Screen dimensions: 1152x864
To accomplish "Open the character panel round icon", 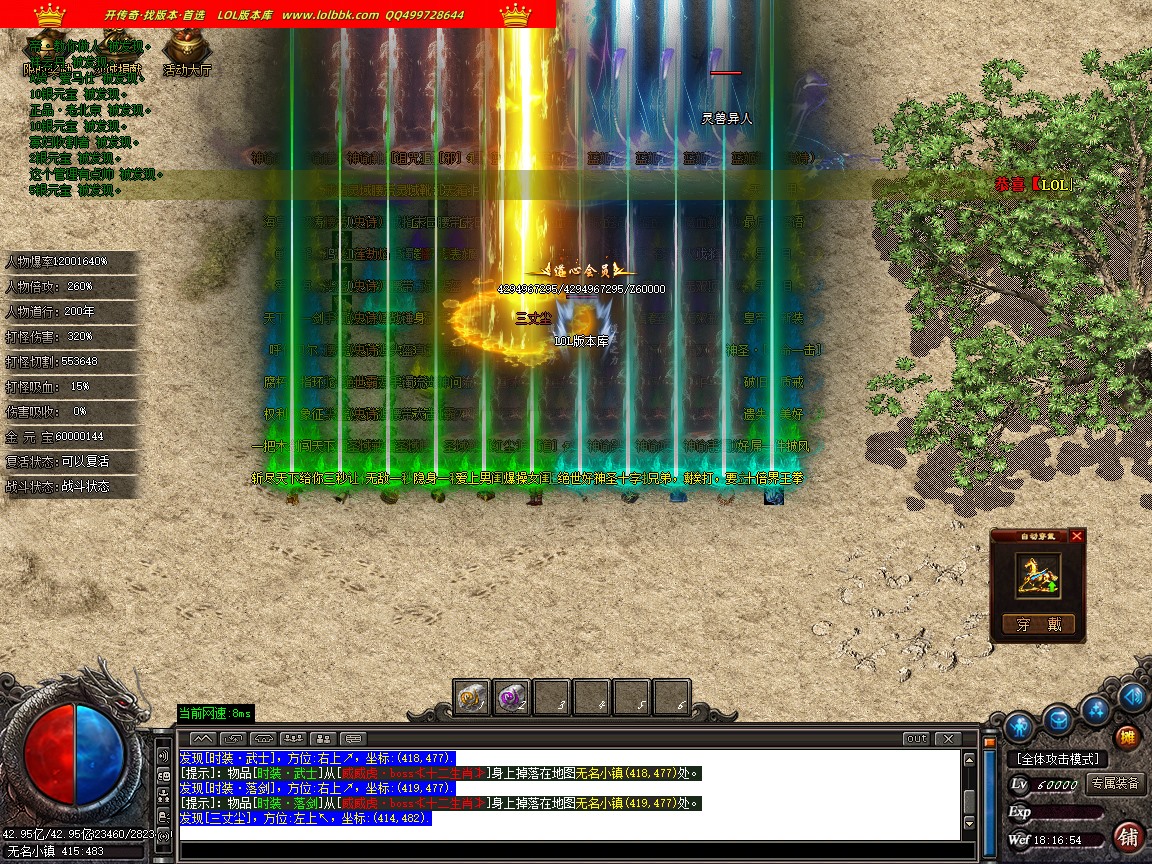I will coord(1019,725).
